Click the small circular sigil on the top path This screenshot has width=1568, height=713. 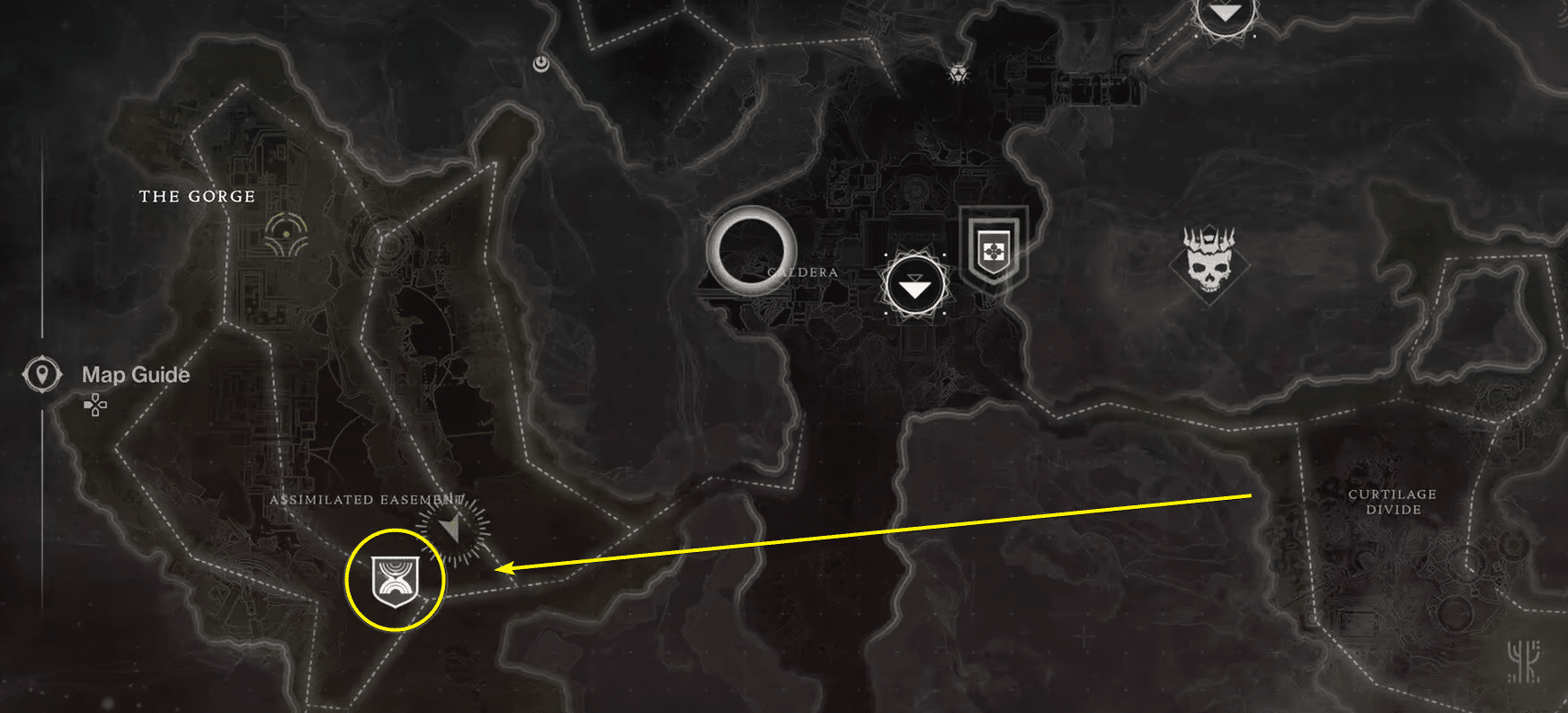point(539,63)
